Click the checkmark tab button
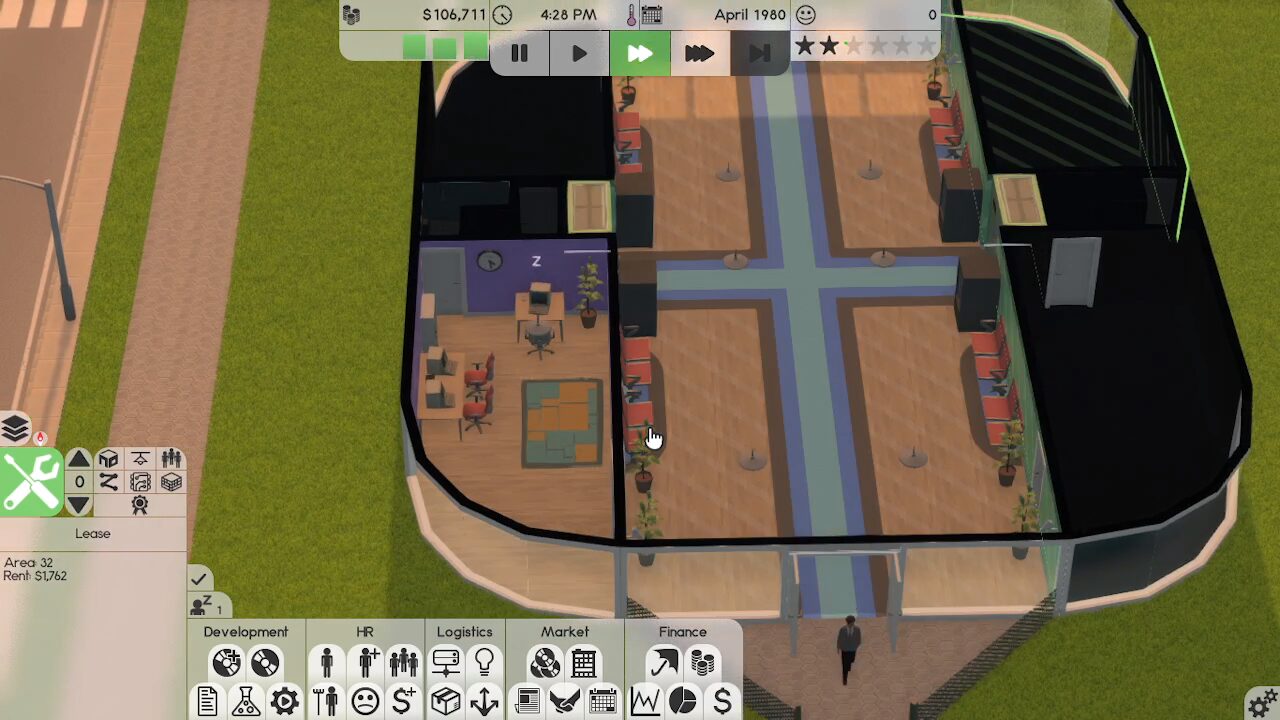Screen dimensions: 1280x720 [x=199, y=579]
